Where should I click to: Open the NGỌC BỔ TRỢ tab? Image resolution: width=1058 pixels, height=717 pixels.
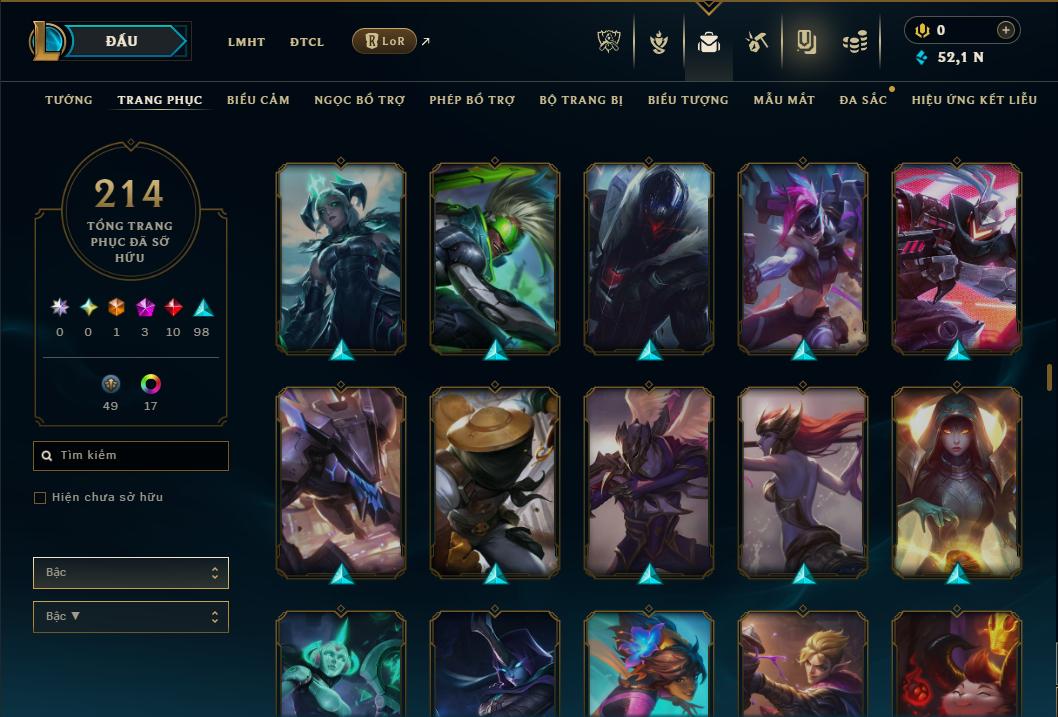click(x=360, y=100)
